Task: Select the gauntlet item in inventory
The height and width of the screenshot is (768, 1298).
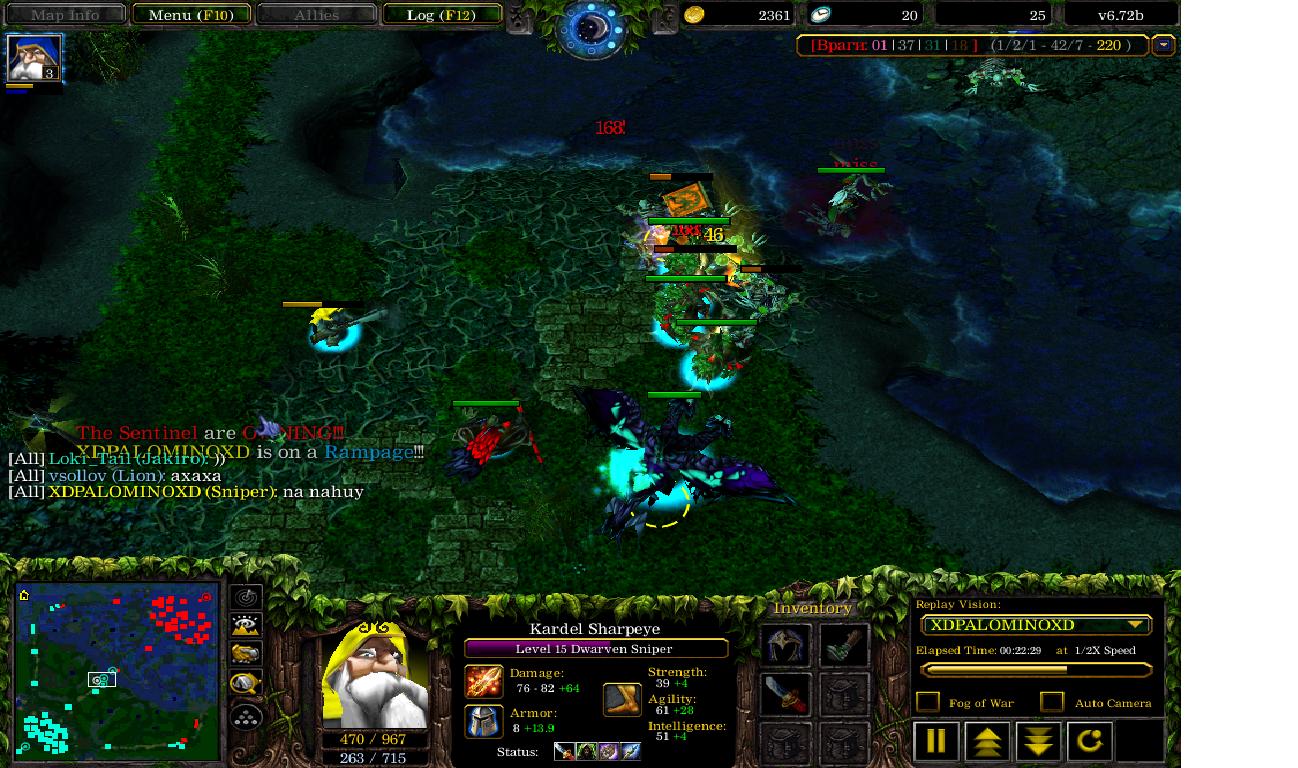Action: tap(844, 646)
